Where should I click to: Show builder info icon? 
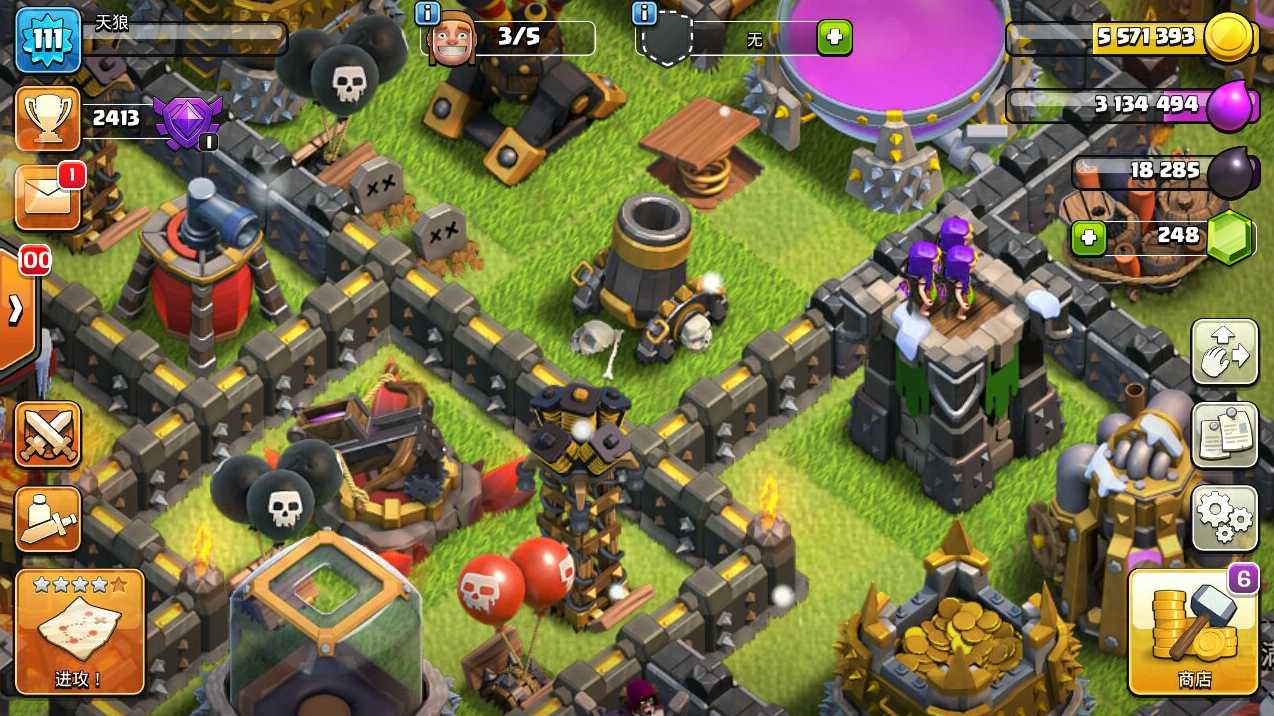[427, 13]
